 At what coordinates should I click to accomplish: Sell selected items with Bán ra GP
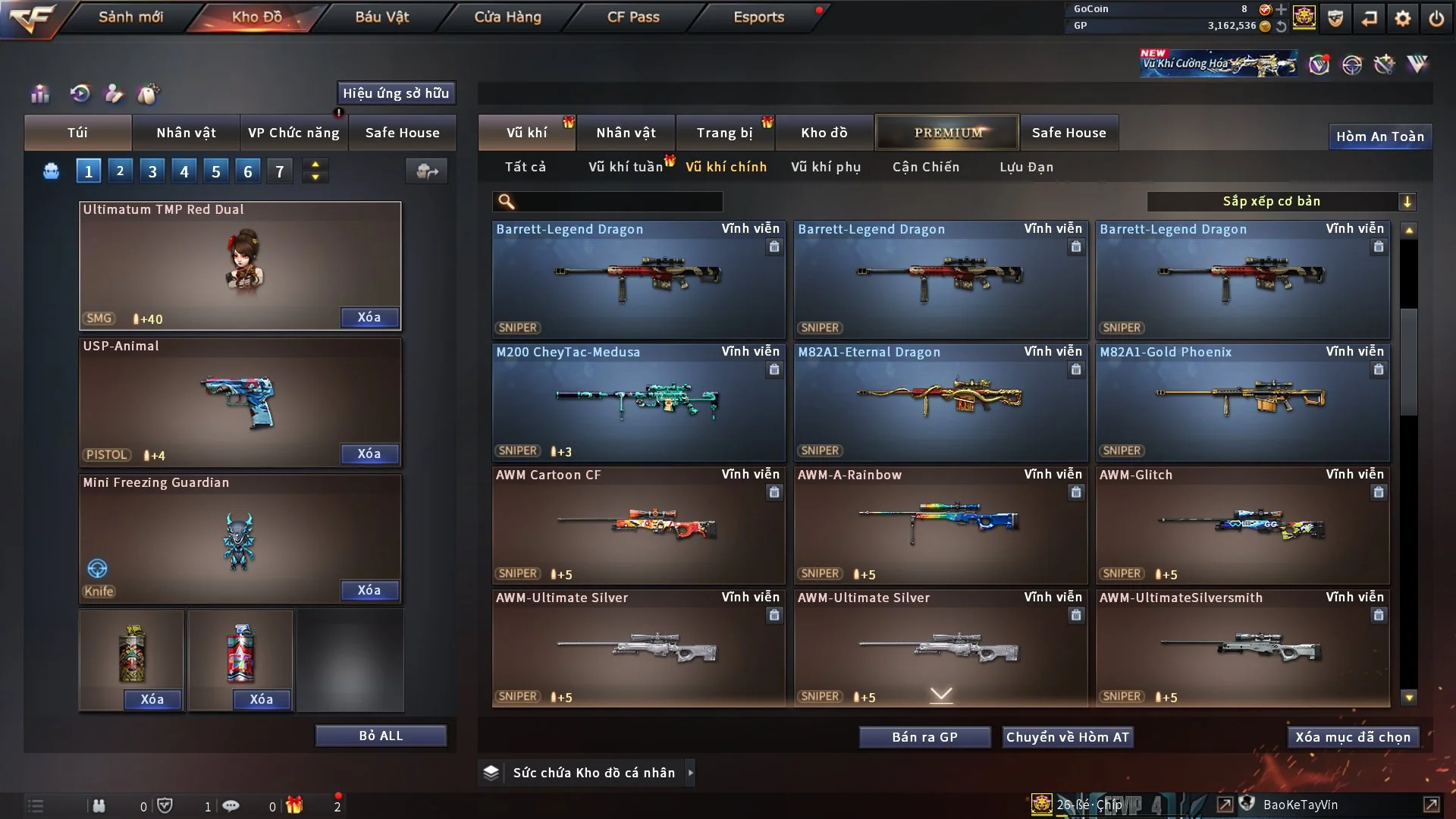point(924,737)
